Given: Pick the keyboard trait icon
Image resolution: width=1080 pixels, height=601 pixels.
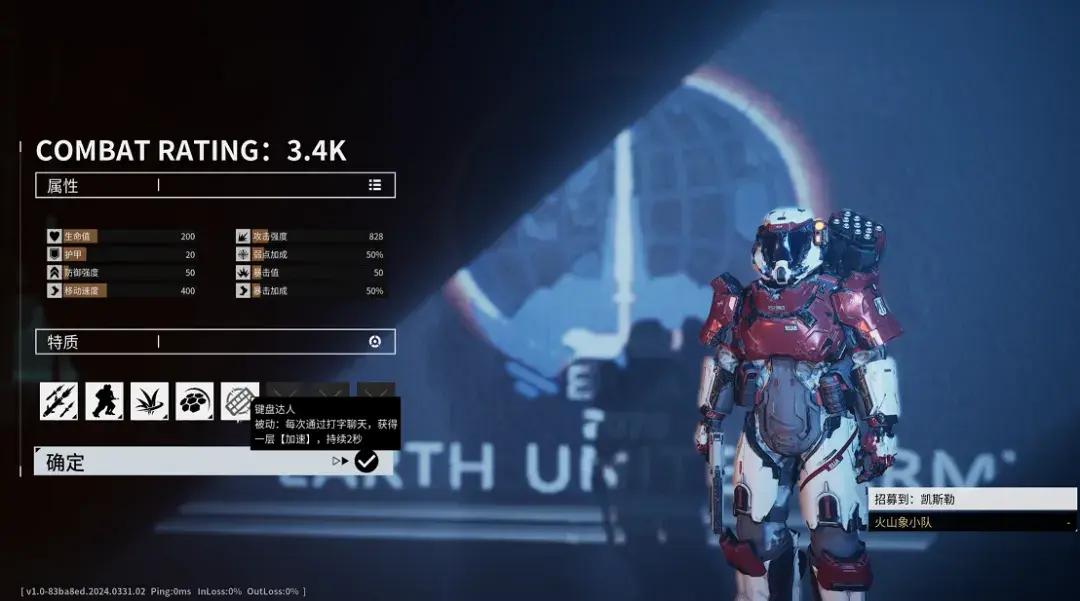Looking at the screenshot, I should [x=237, y=399].
